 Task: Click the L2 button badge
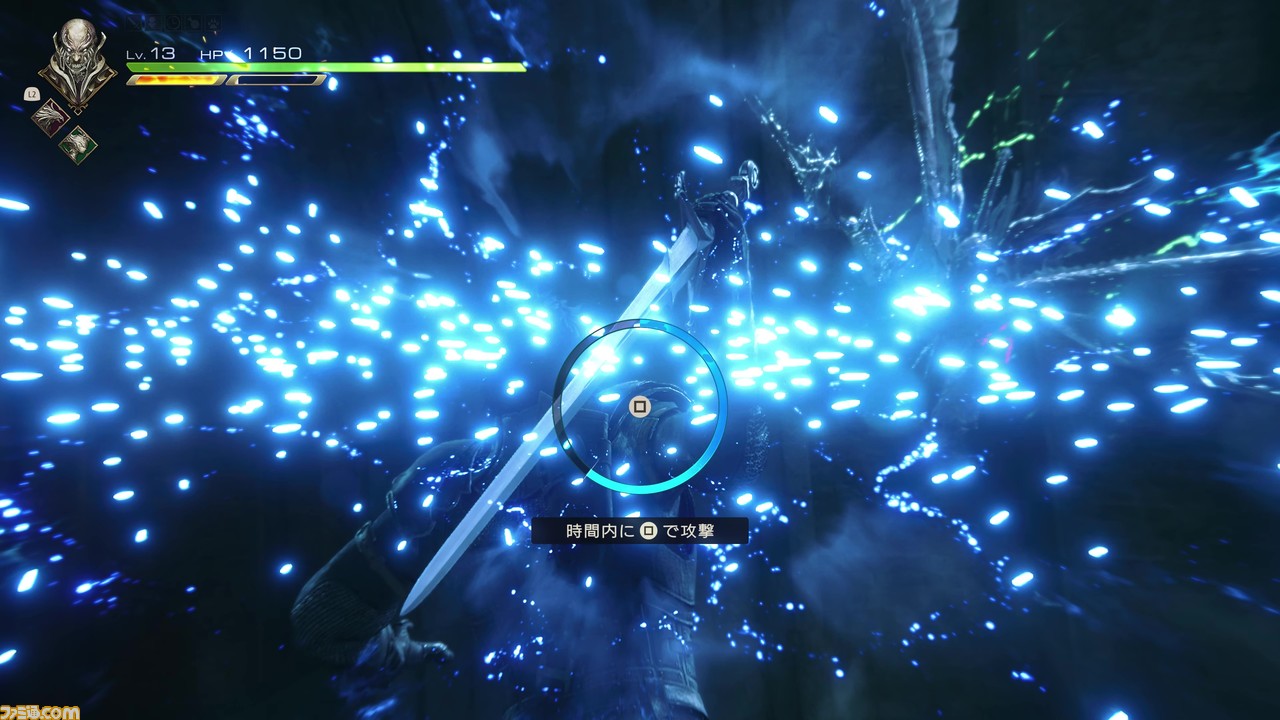point(31,93)
